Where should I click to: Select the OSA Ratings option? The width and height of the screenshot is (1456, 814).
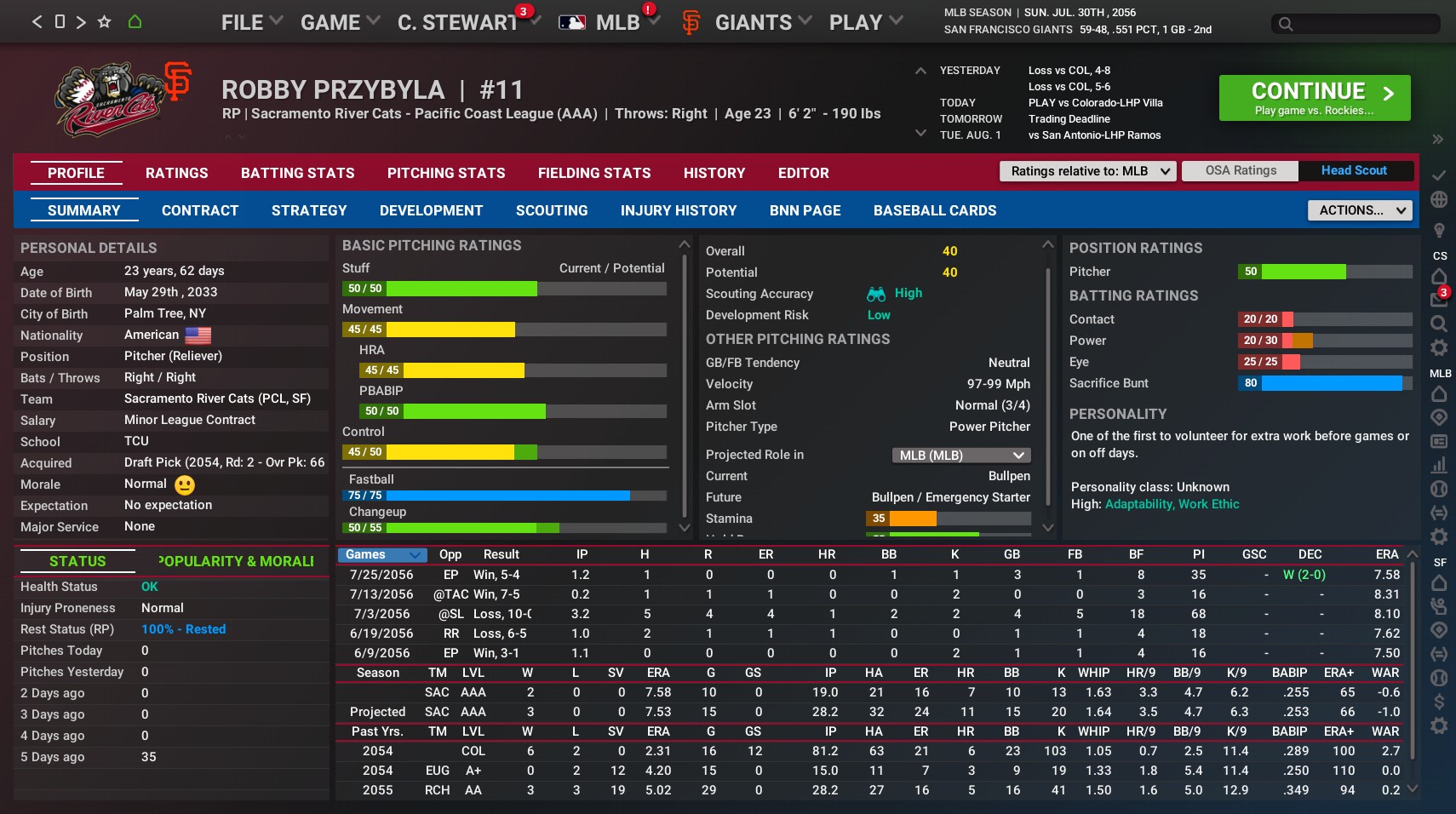click(1240, 170)
